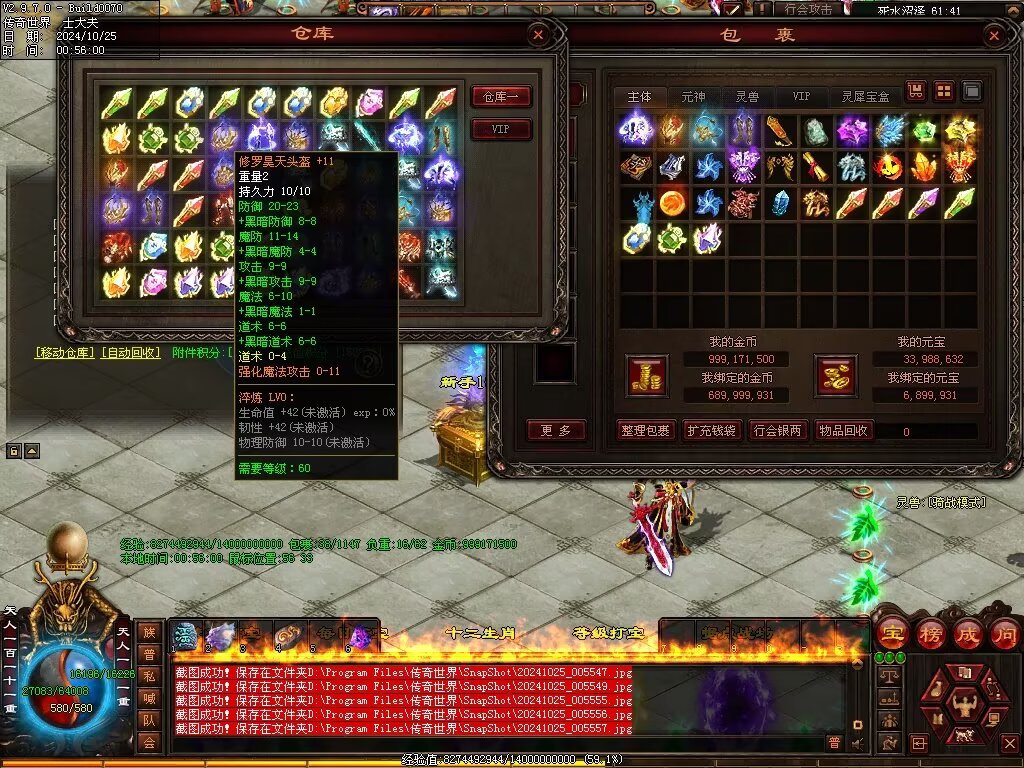The width and height of the screenshot is (1024, 768).
Task: Close the 仓库 warehouse window
Action: (538, 36)
